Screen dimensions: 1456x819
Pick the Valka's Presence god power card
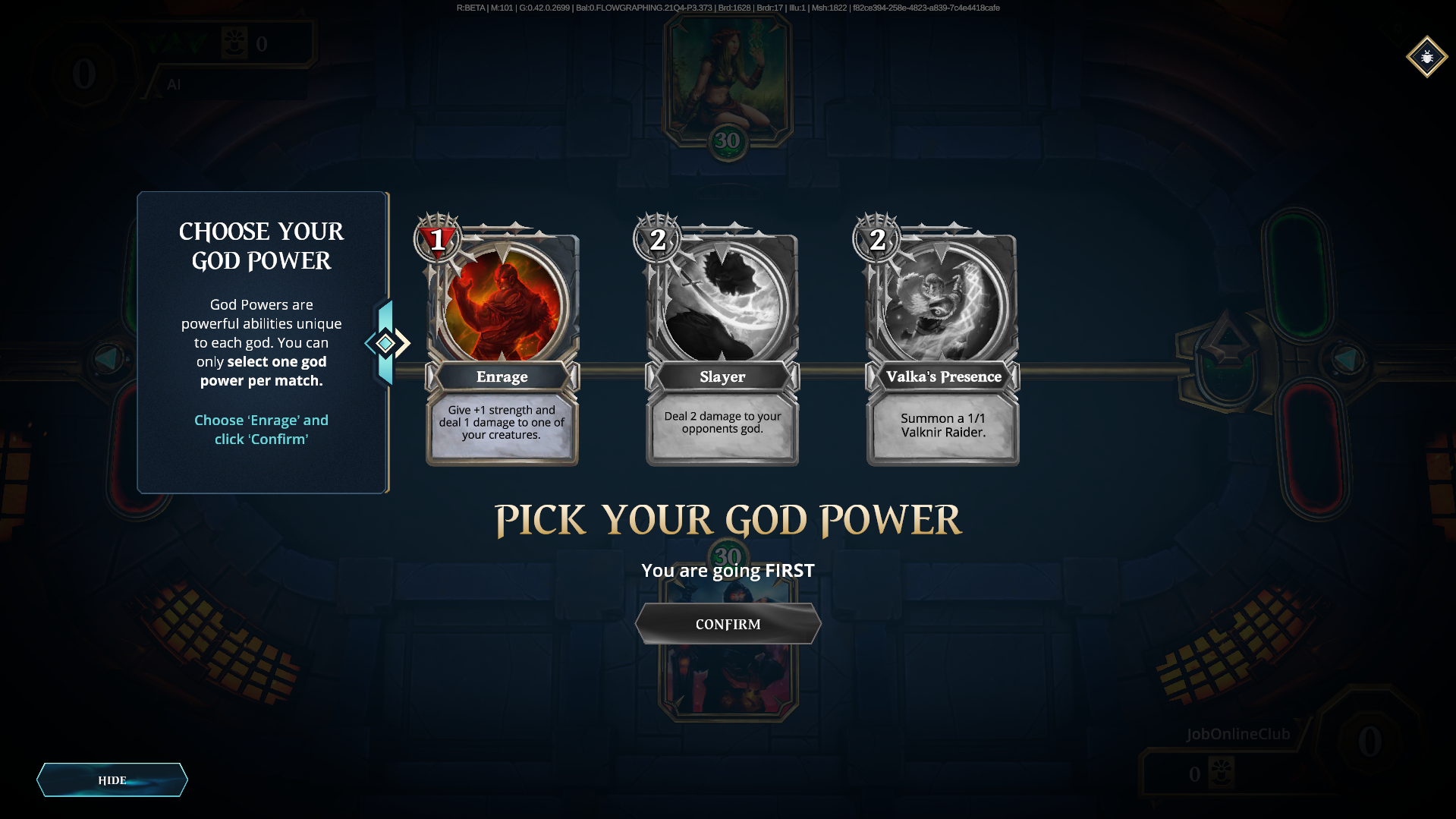point(942,342)
